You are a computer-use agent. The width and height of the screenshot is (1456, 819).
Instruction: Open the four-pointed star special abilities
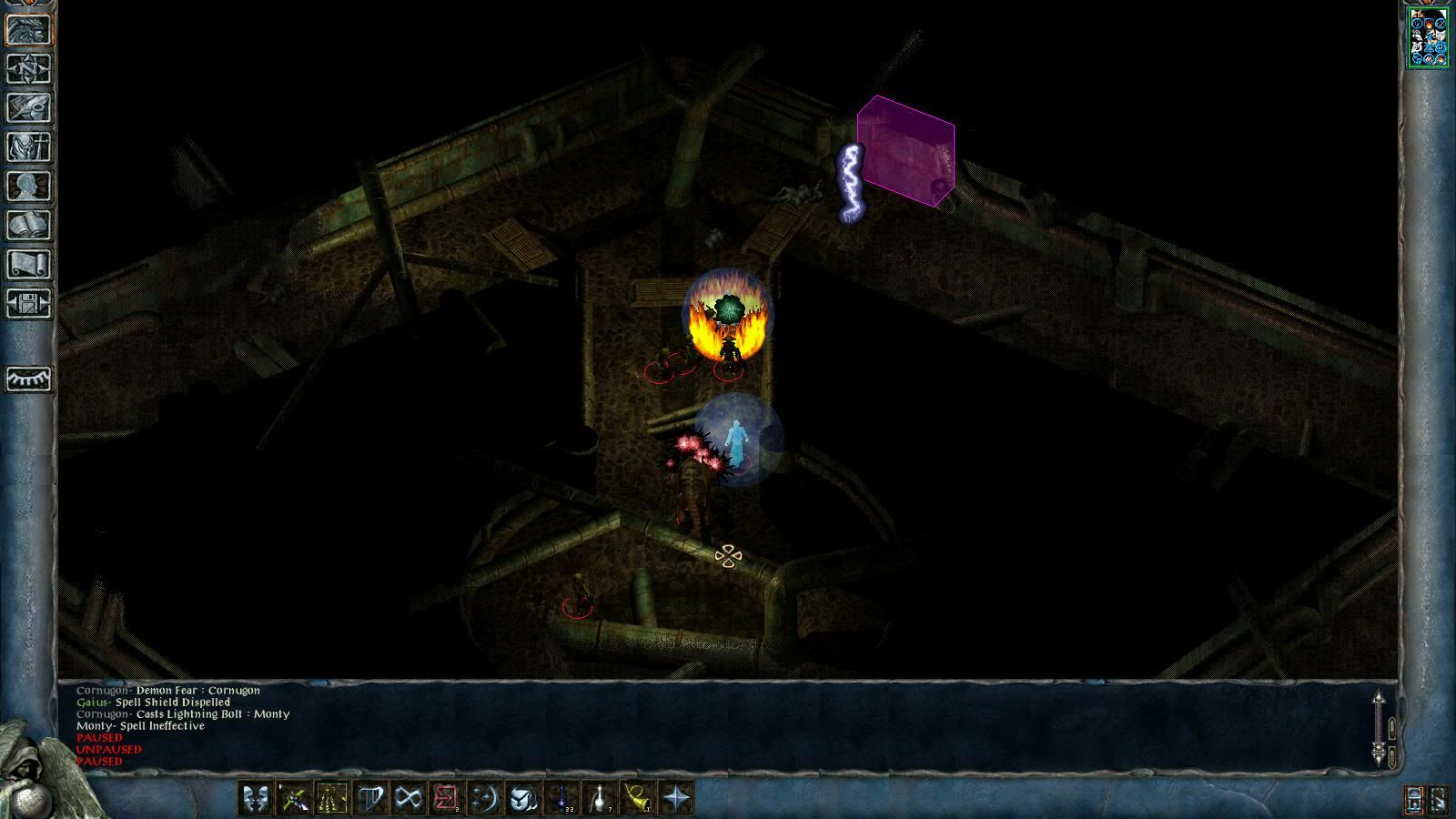676,799
